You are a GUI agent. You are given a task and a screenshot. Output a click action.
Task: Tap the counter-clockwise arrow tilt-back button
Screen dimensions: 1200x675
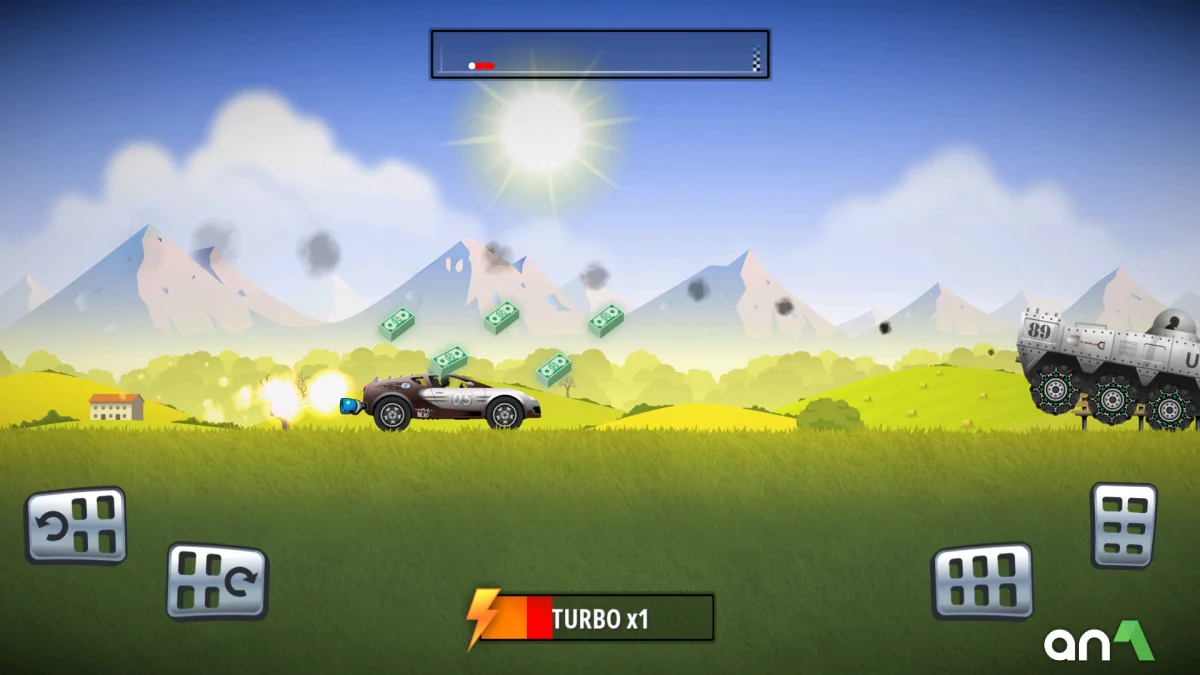pos(76,525)
